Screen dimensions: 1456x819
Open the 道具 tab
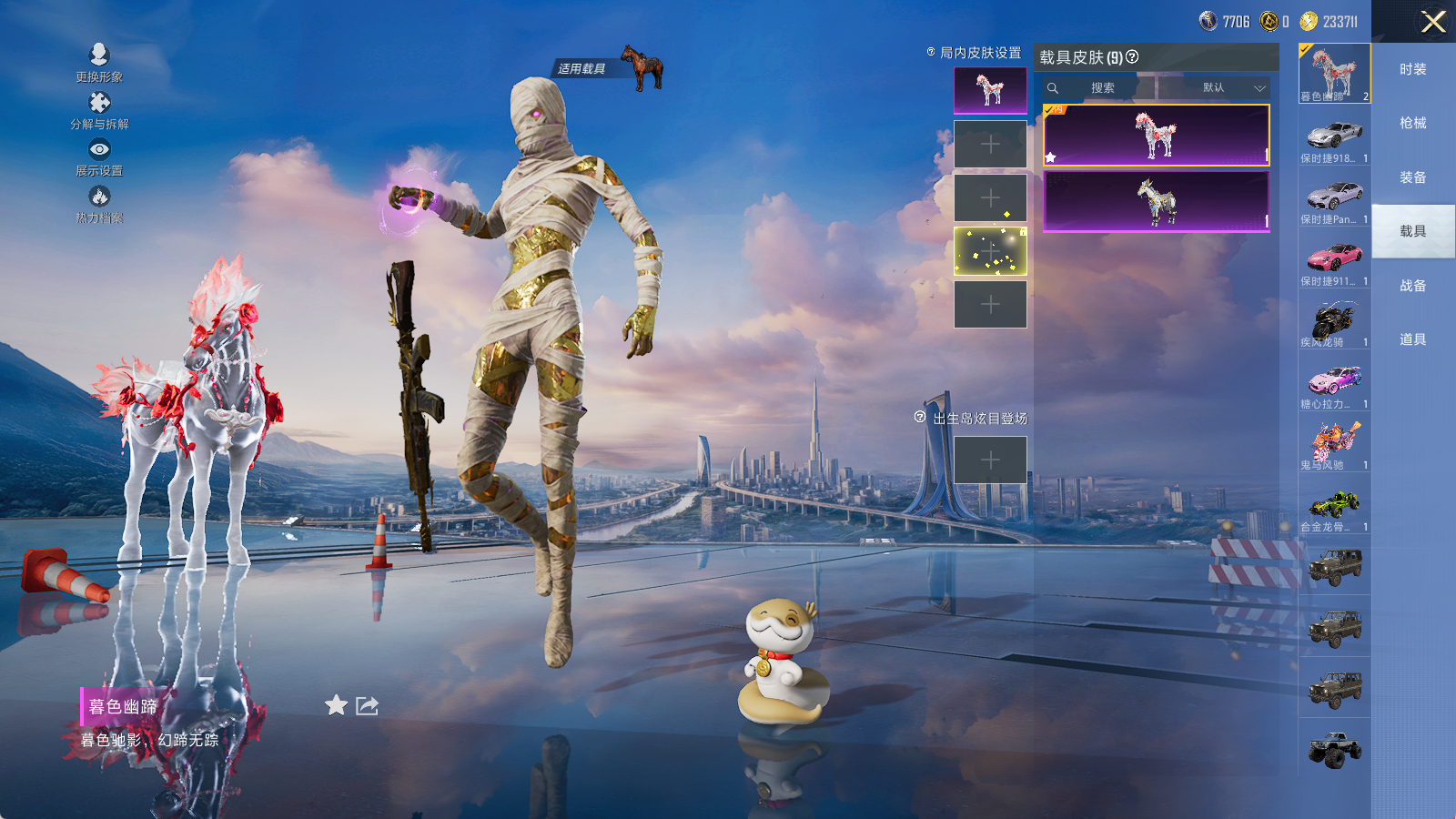pos(1412,339)
